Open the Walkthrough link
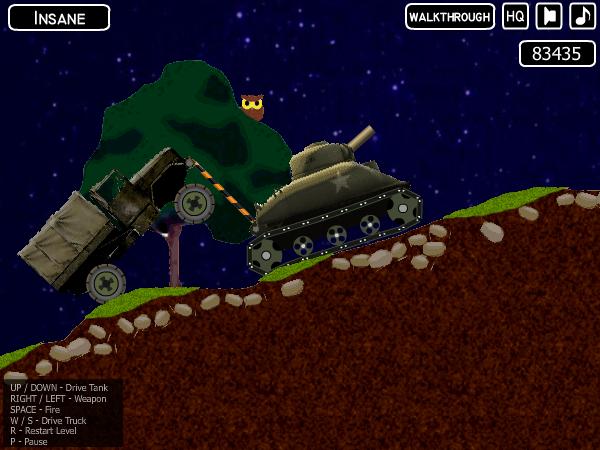This screenshot has width=600, height=450. click(450, 17)
